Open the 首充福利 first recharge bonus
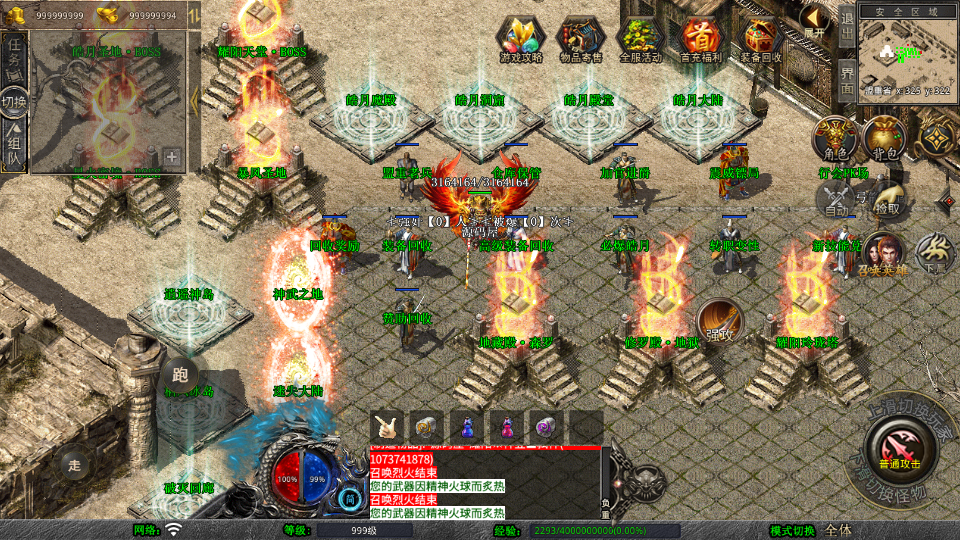Screen dimensions: 960x540 (x=701, y=38)
